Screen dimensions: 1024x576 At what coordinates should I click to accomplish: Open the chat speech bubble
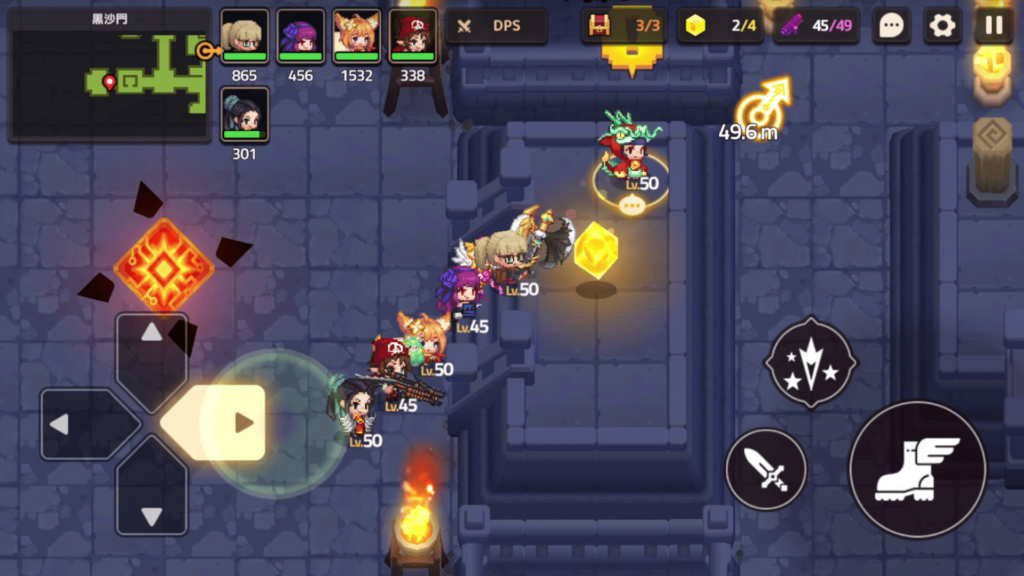[891, 26]
